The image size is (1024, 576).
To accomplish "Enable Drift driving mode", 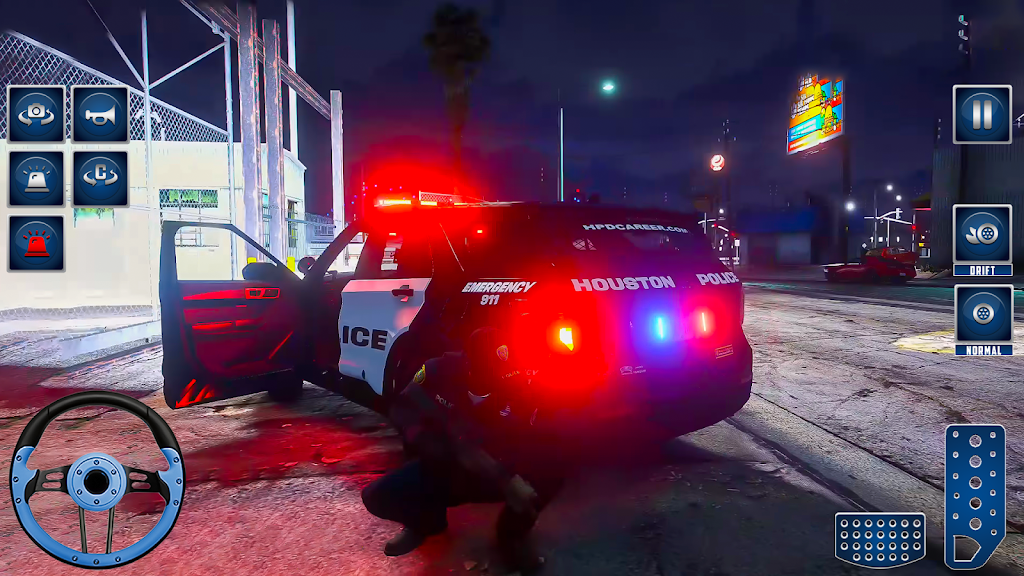I will pyautogui.click(x=982, y=240).
